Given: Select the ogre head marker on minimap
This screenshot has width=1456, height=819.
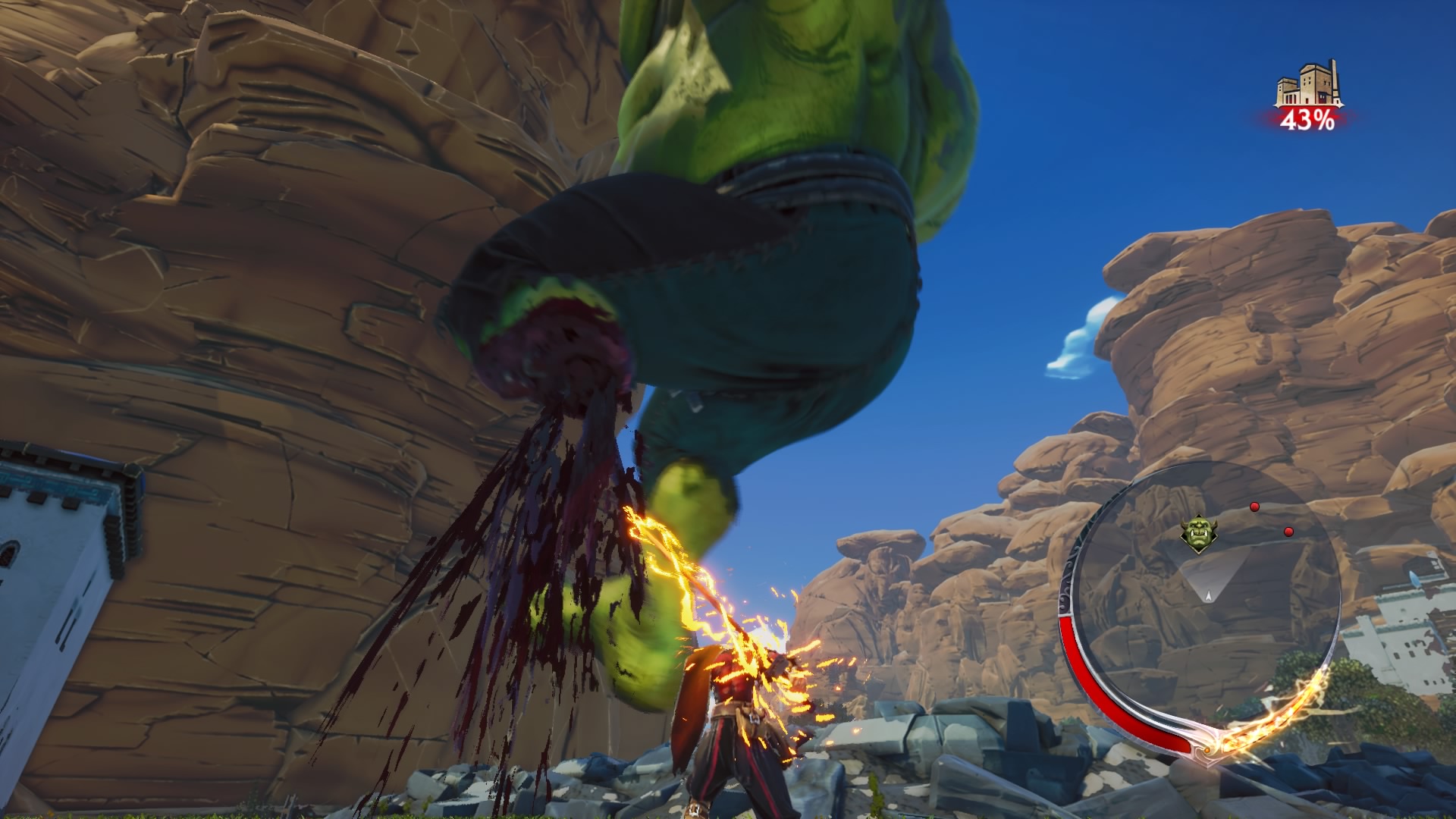Looking at the screenshot, I should tap(1199, 532).
